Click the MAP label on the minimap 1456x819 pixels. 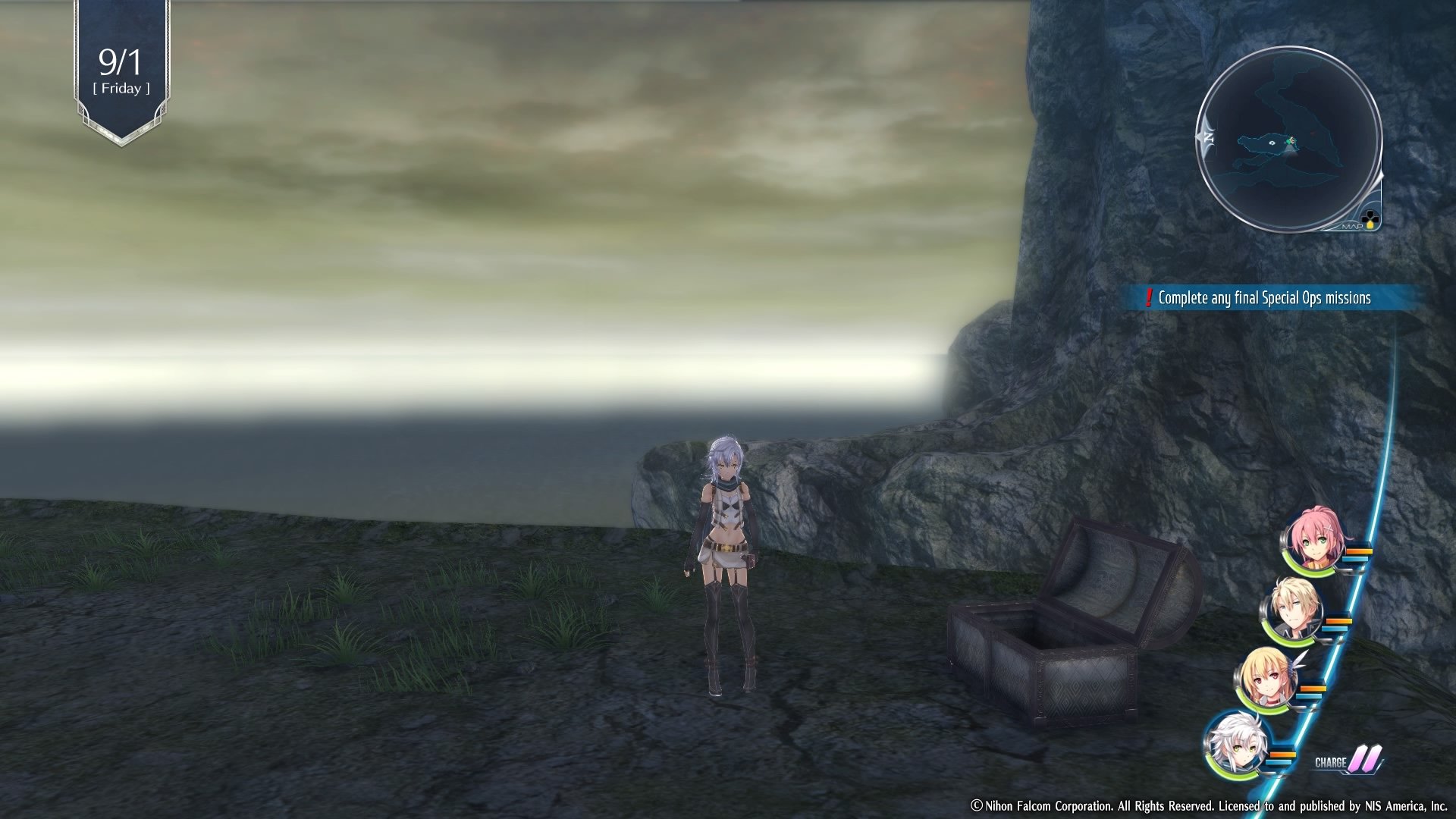[1352, 226]
